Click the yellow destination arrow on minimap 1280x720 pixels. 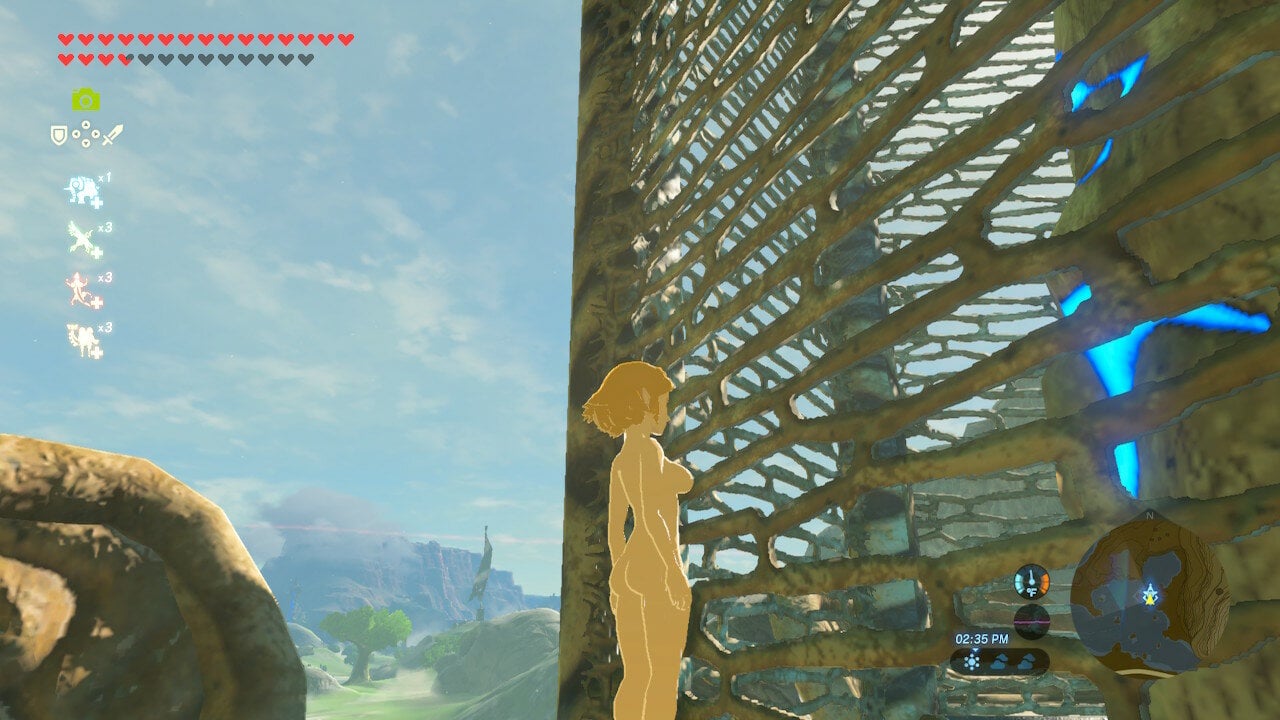[1150, 598]
